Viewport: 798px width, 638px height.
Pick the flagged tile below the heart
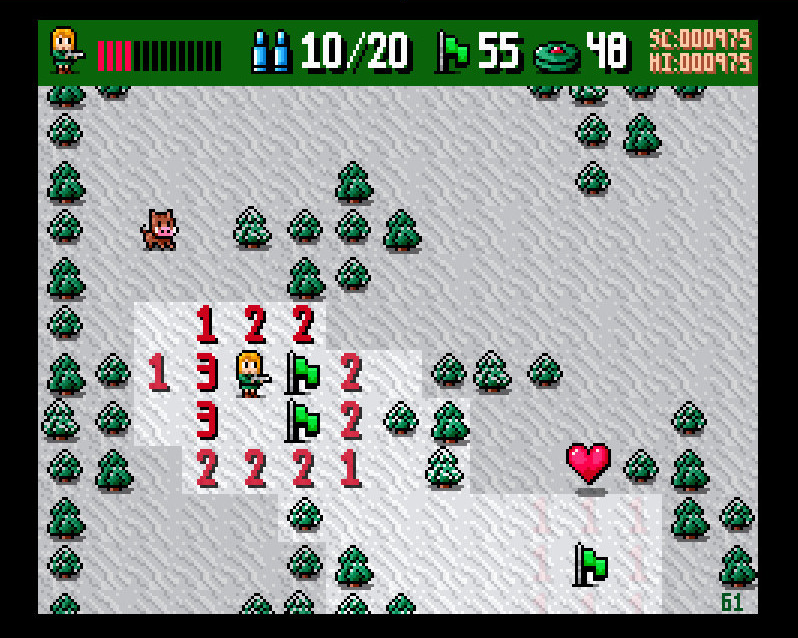pyautogui.click(x=589, y=565)
